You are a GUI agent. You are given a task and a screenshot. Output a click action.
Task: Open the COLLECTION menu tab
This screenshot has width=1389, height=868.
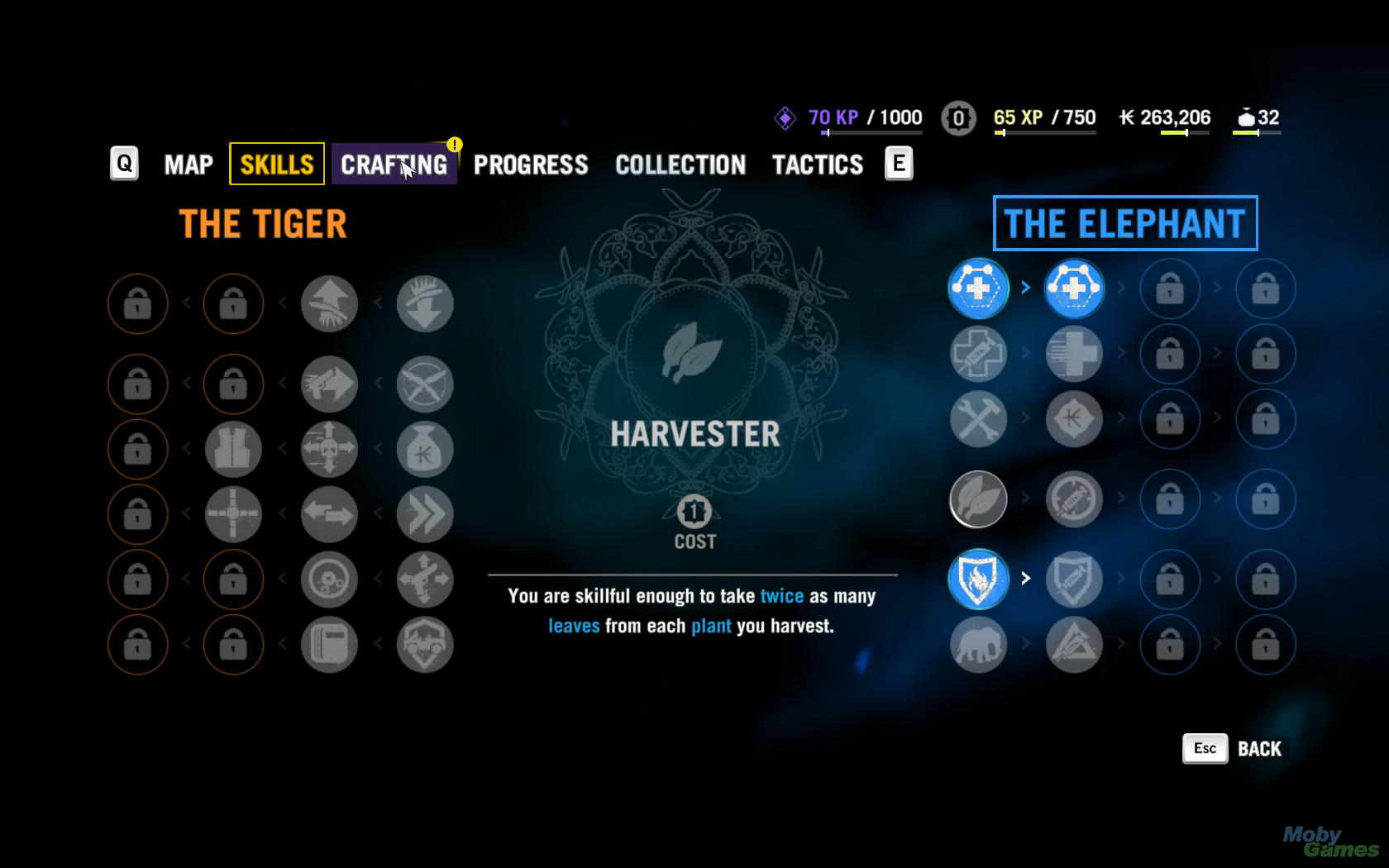tap(680, 165)
